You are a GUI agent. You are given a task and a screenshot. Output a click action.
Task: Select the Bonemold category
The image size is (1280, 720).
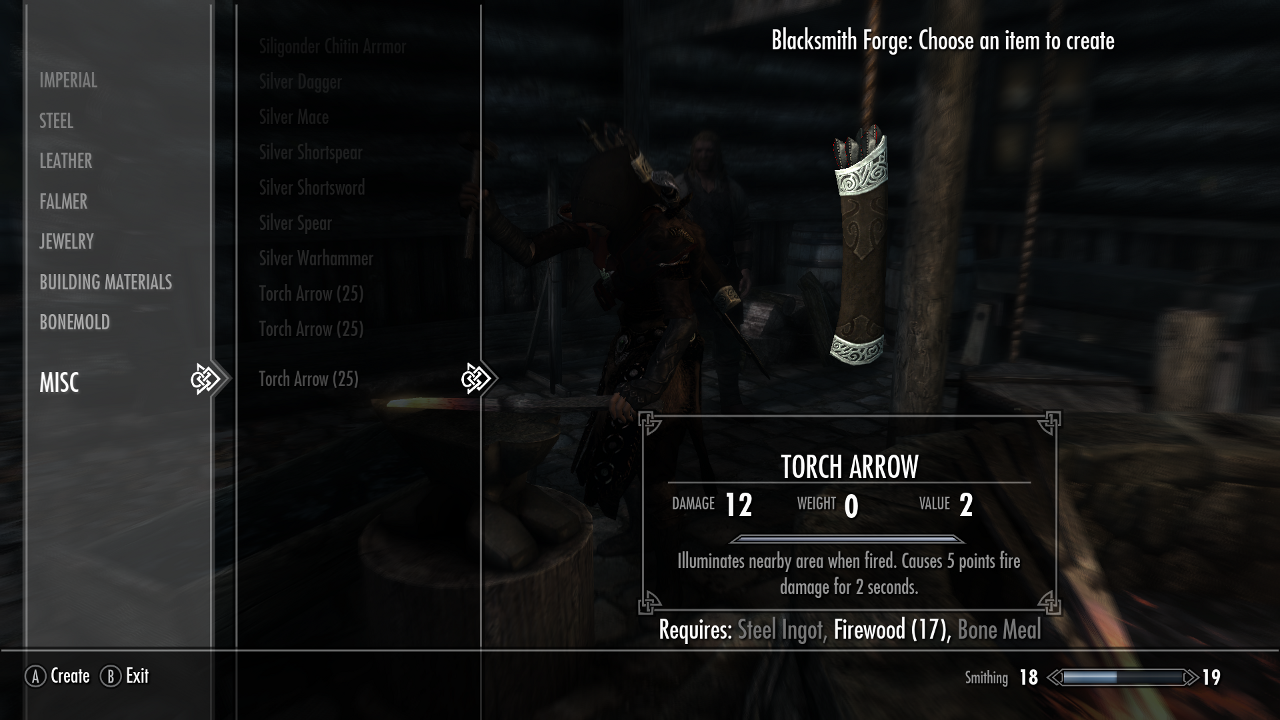coord(74,322)
